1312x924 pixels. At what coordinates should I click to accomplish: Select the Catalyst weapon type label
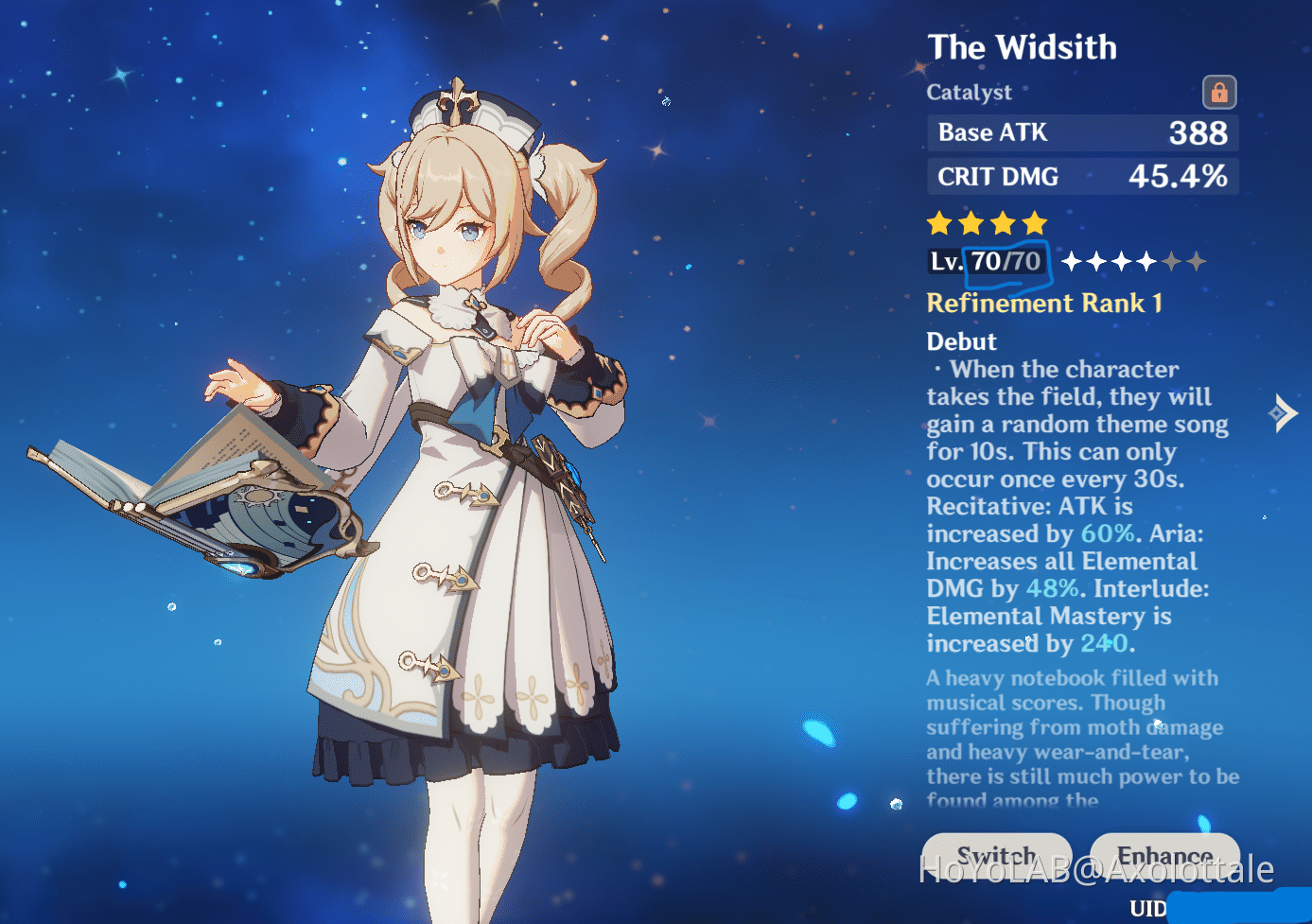coord(969,92)
